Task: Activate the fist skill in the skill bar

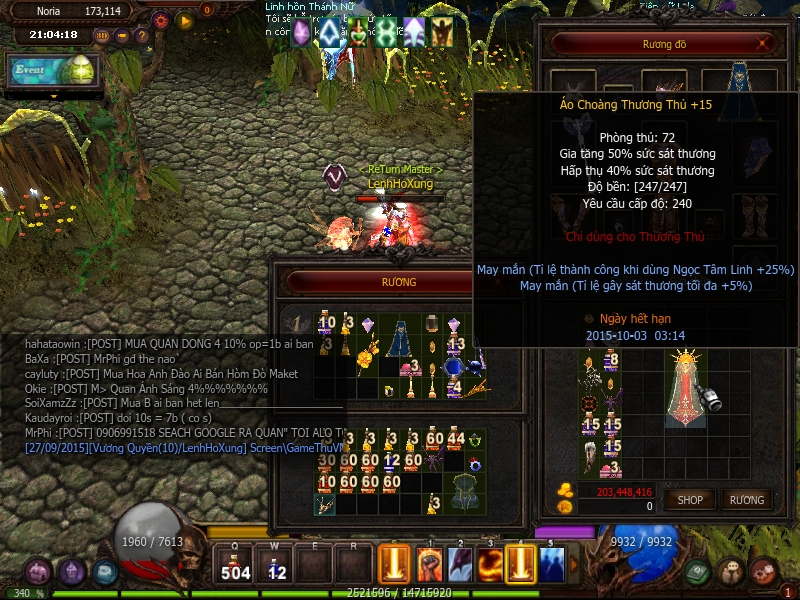Action: click(x=429, y=565)
